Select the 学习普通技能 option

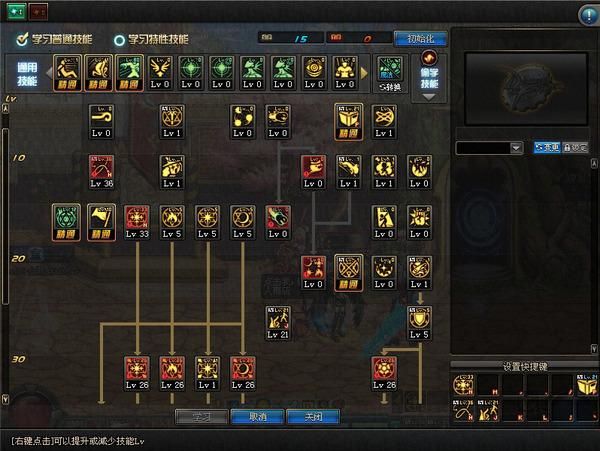pyautogui.click(x=55, y=39)
